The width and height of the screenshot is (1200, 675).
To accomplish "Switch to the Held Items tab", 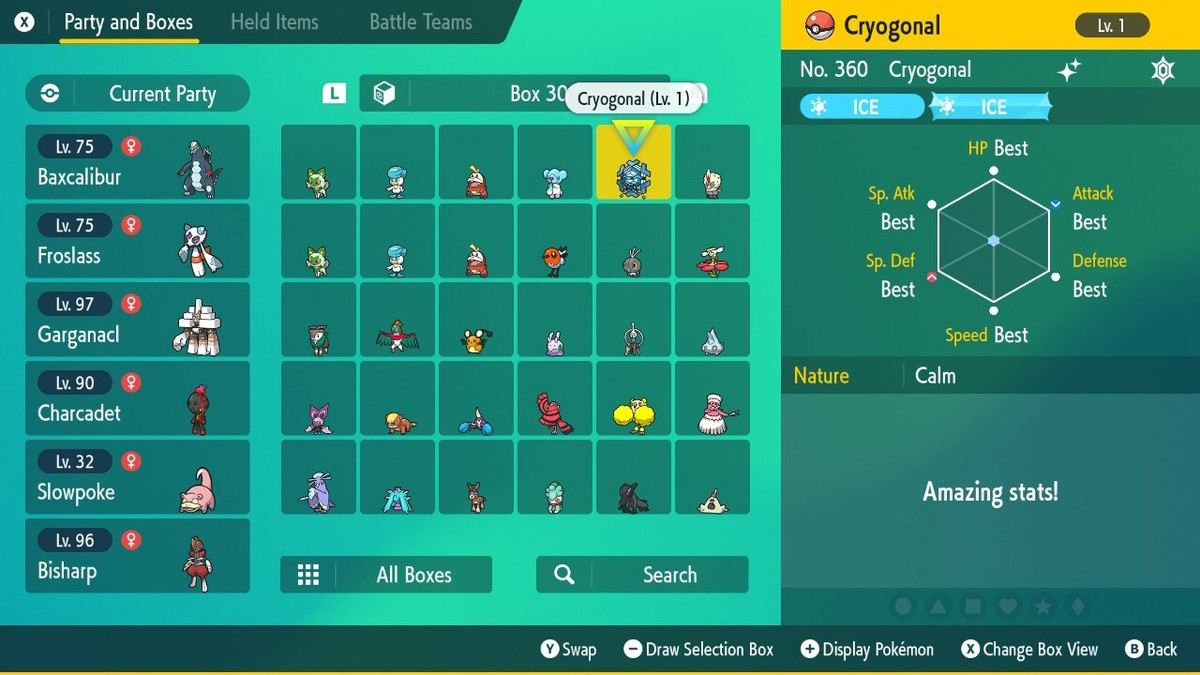I will click(x=274, y=22).
